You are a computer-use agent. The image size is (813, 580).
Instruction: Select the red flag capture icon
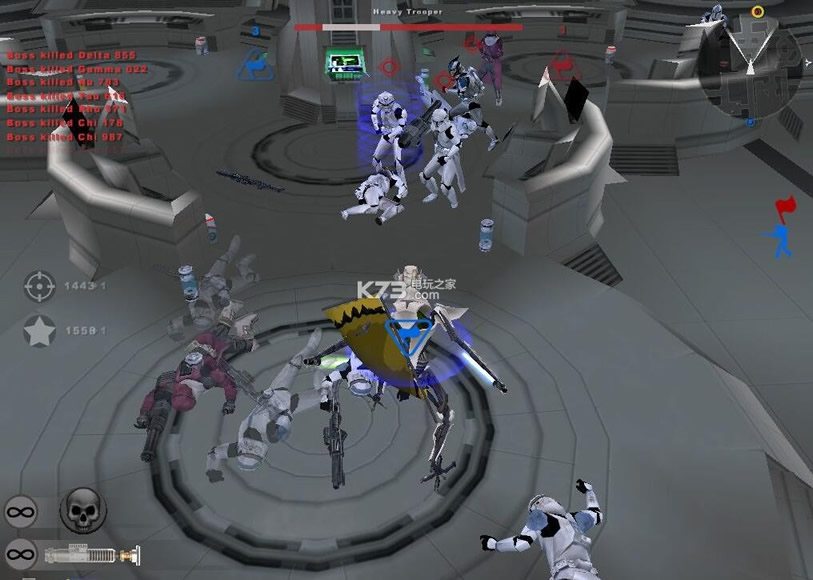[785, 209]
